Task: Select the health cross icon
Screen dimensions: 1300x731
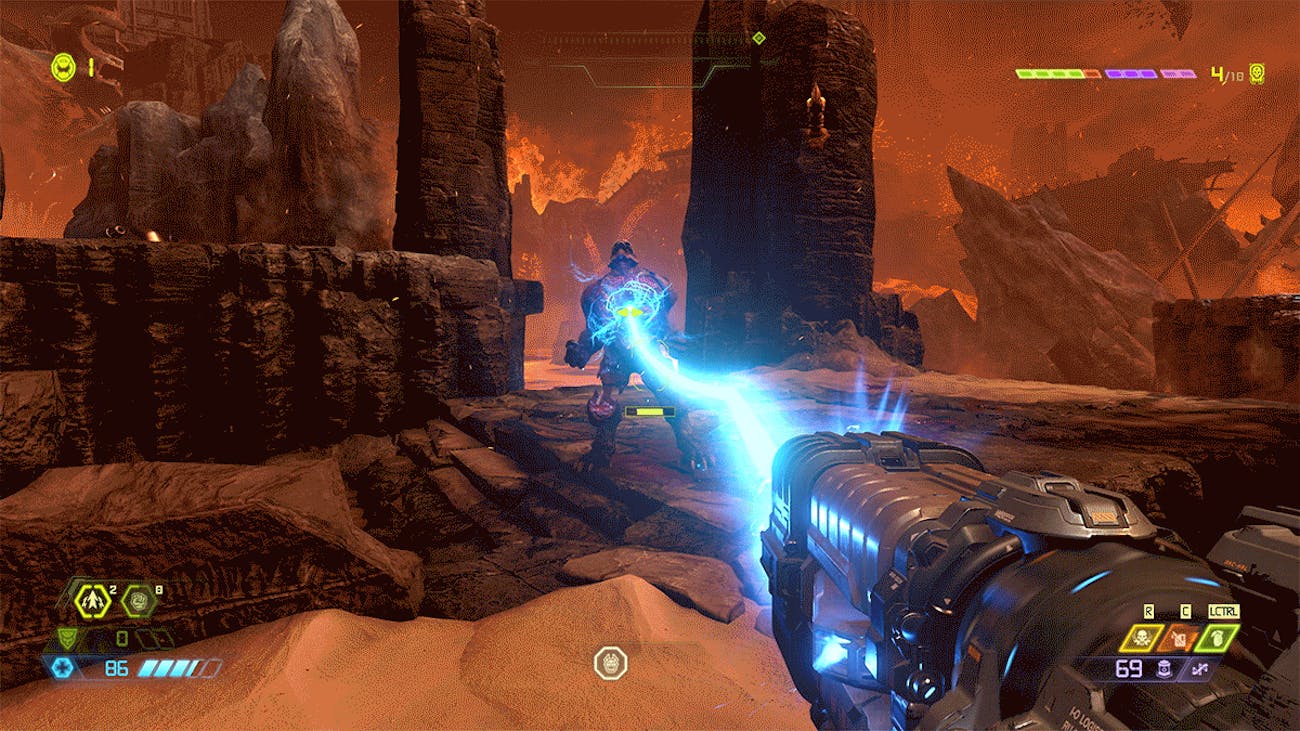Action: (x=63, y=667)
